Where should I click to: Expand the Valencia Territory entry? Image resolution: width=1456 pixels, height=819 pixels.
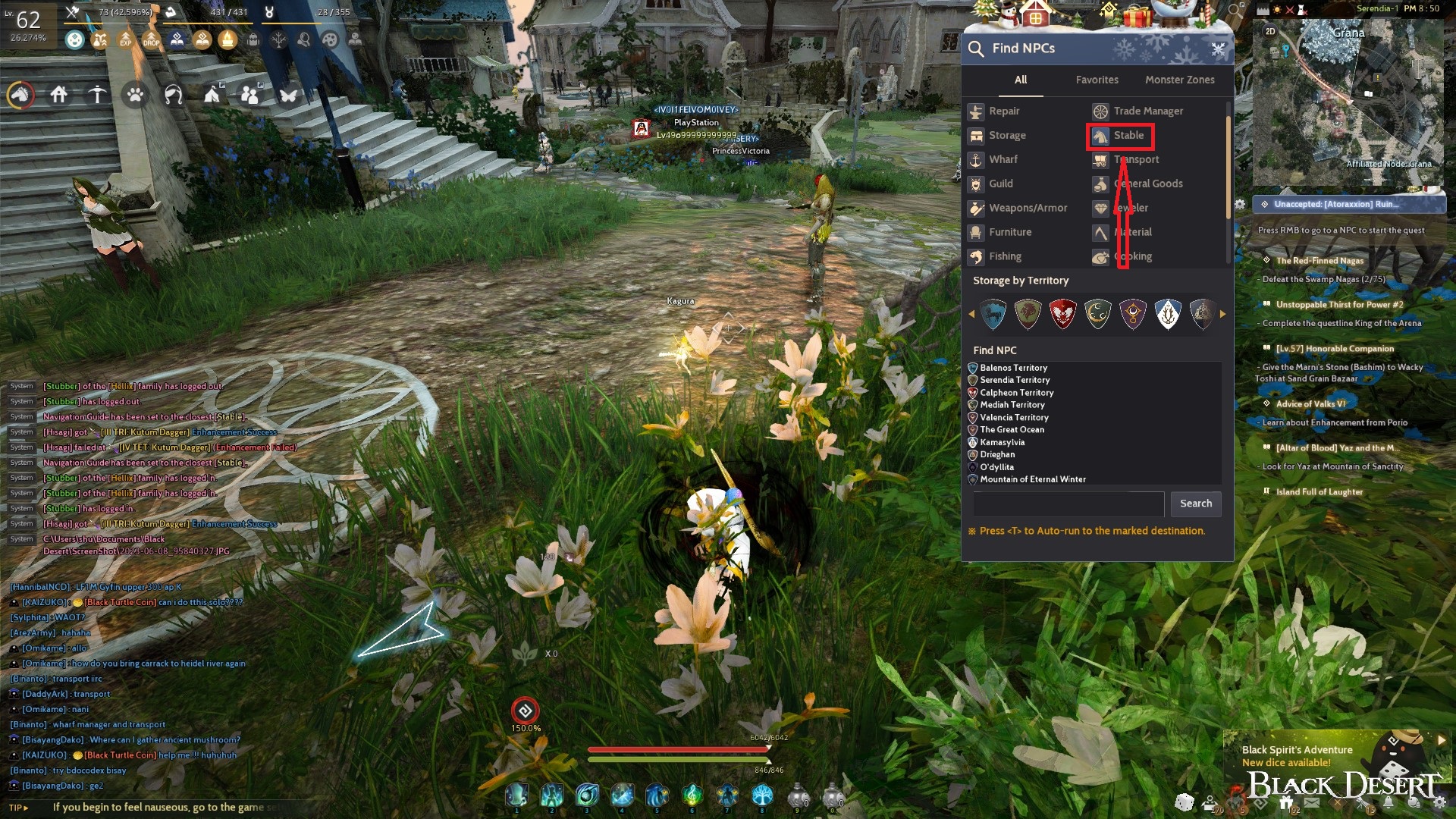[x=1013, y=417]
